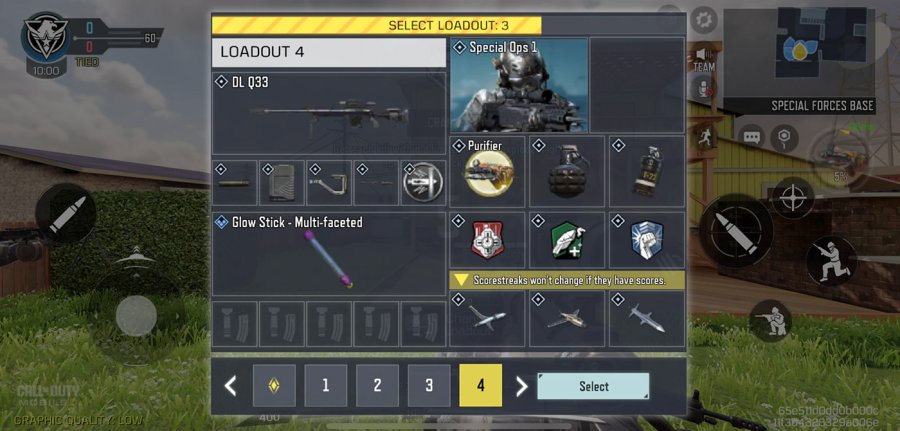Screen dimensions: 900x431
Task: Go to next loadout with right arrow
Action: click(x=520, y=386)
